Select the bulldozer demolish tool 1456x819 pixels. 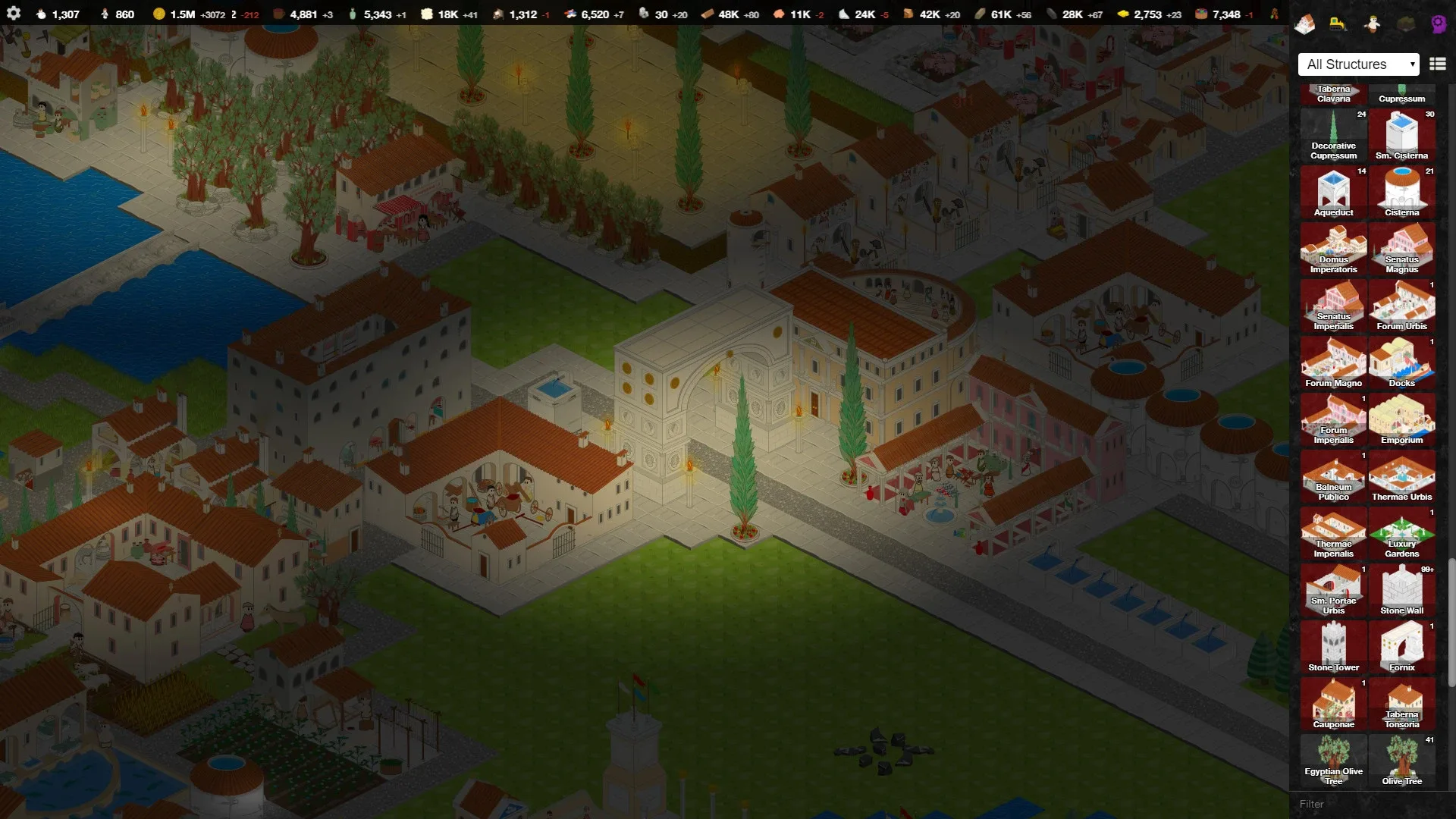click(1338, 24)
